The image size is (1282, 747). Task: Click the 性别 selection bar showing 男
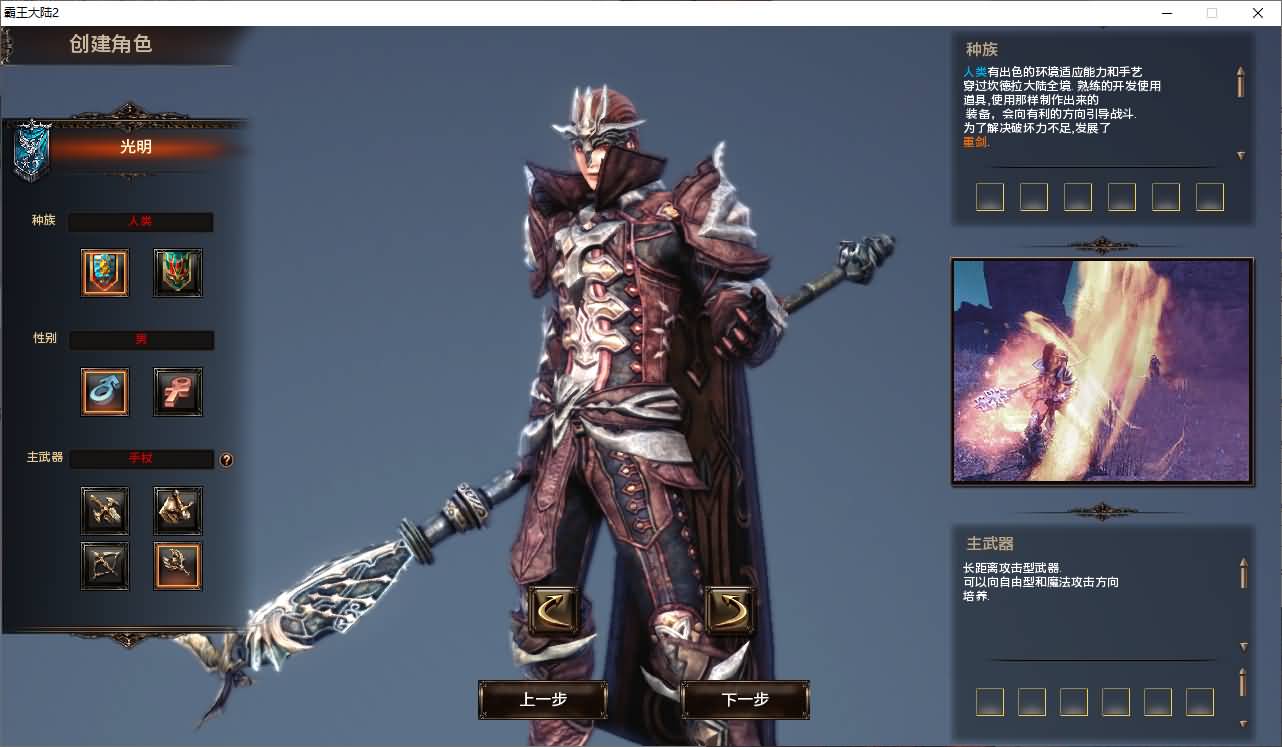[140, 340]
